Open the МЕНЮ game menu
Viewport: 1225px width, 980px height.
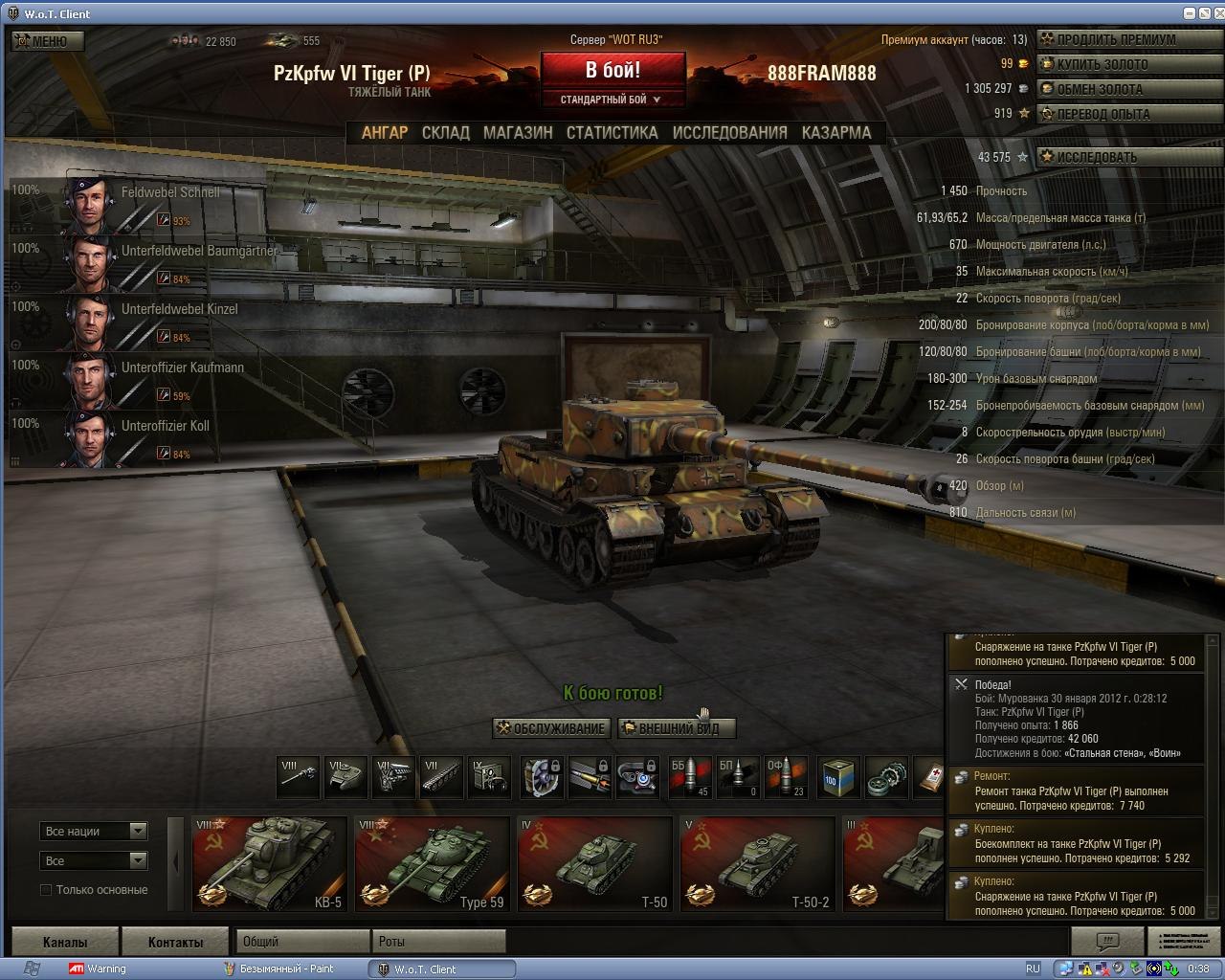pos(48,41)
